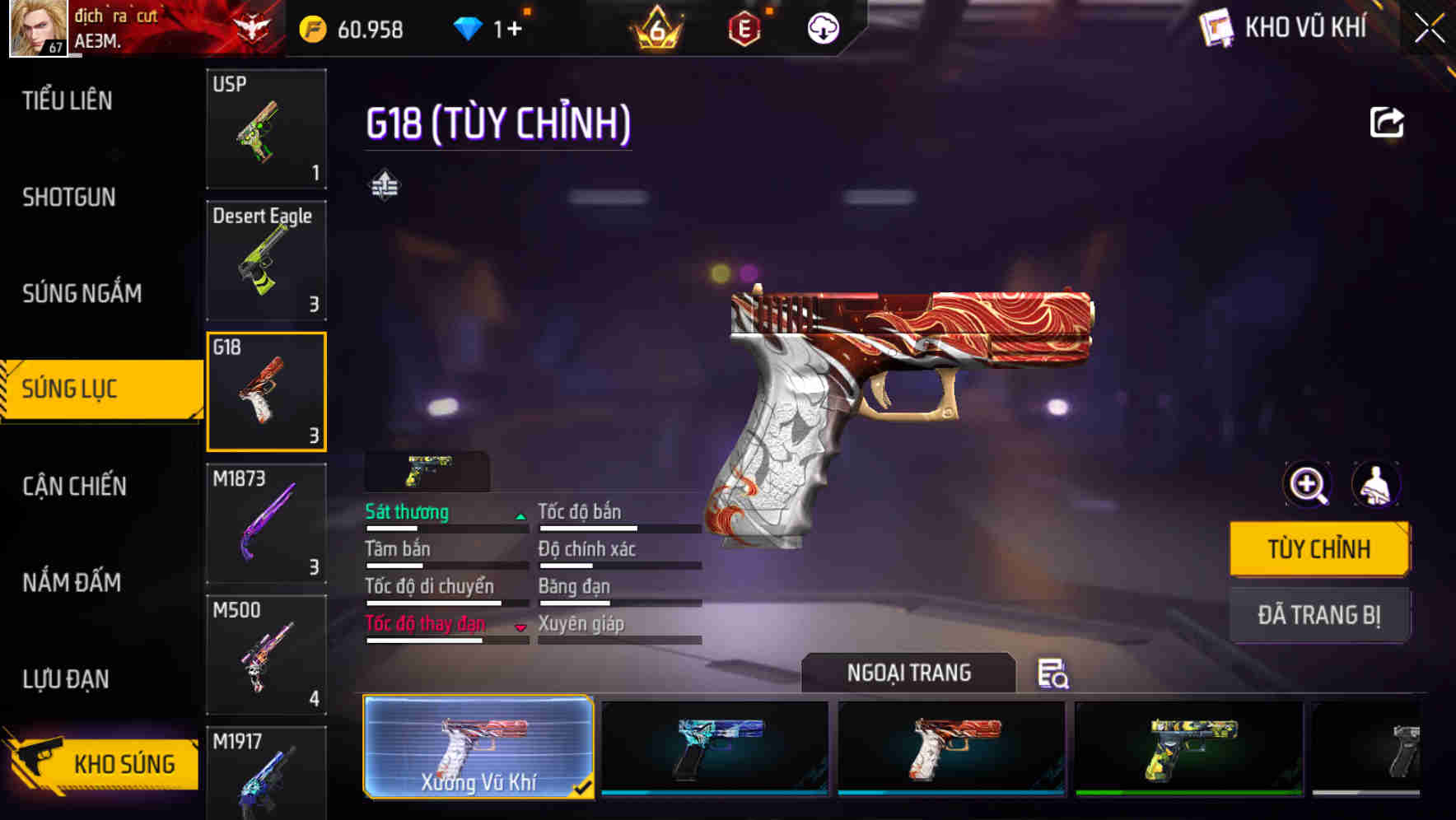The height and width of the screenshot is (820, 1456).
Task: Click the ĐÃ TRANG BỊ button
Action: 1319,614
